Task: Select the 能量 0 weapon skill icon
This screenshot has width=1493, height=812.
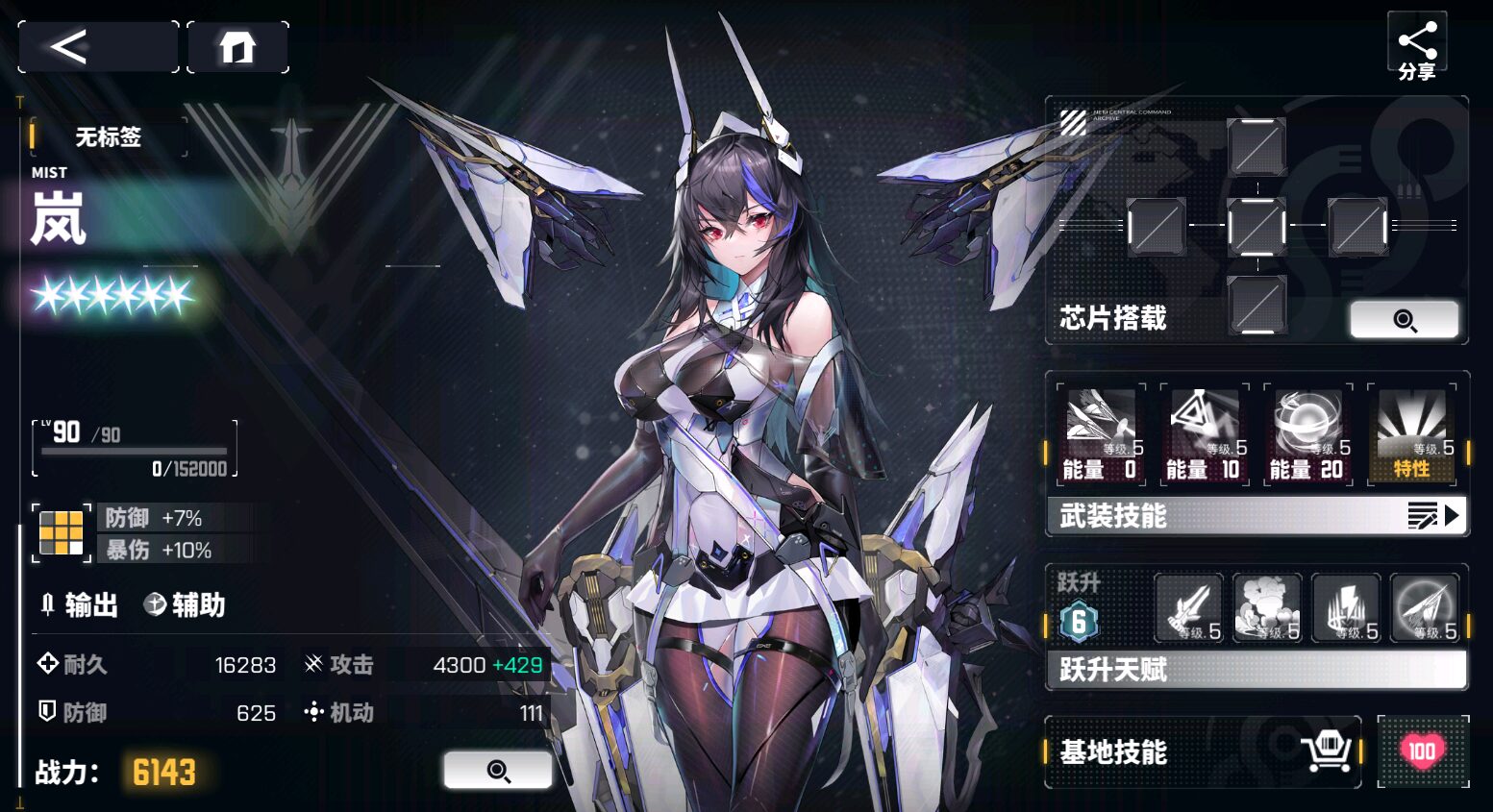Action: [x=1101, y=434]
